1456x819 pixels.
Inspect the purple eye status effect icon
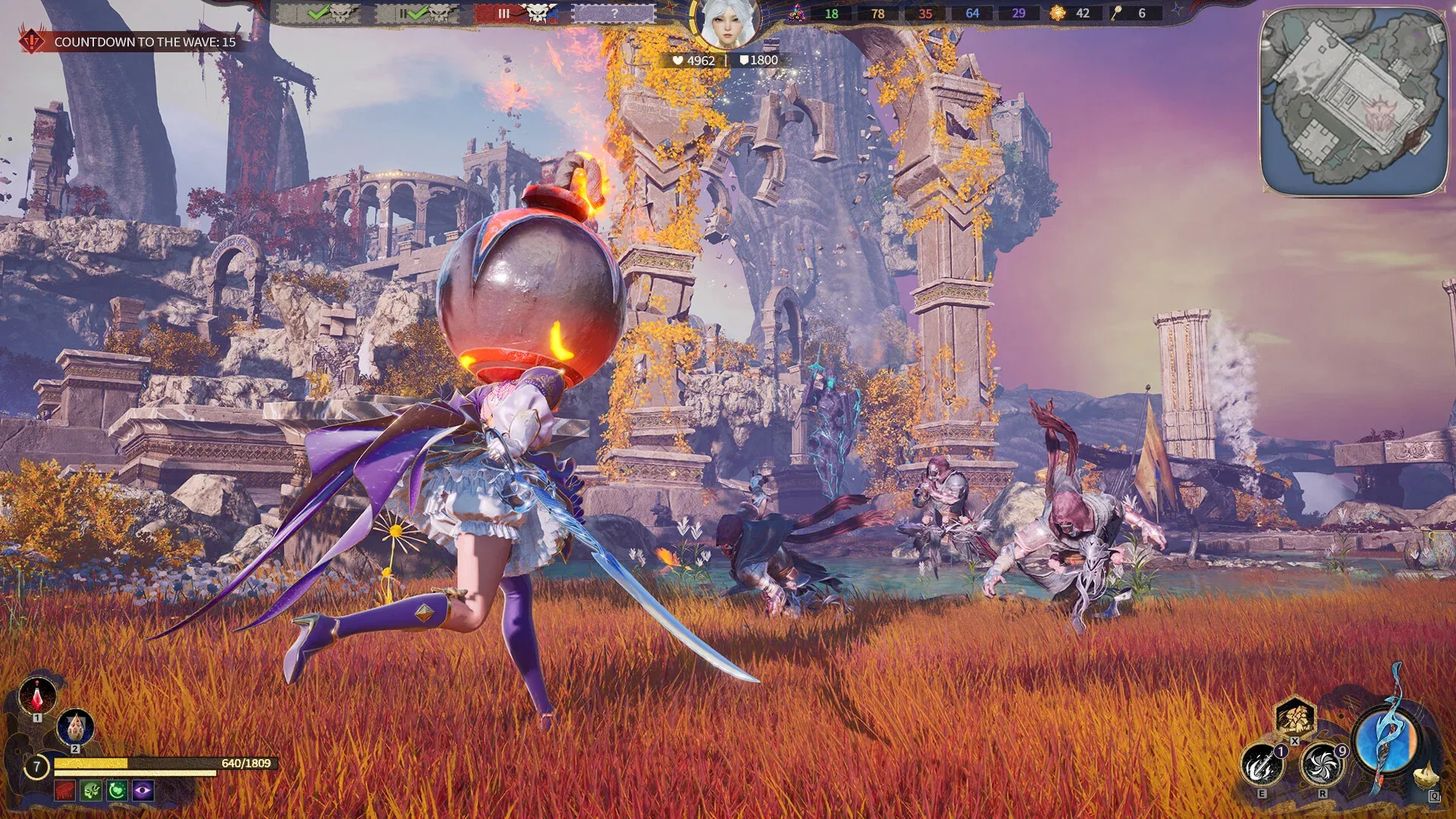tap(143, 791)
